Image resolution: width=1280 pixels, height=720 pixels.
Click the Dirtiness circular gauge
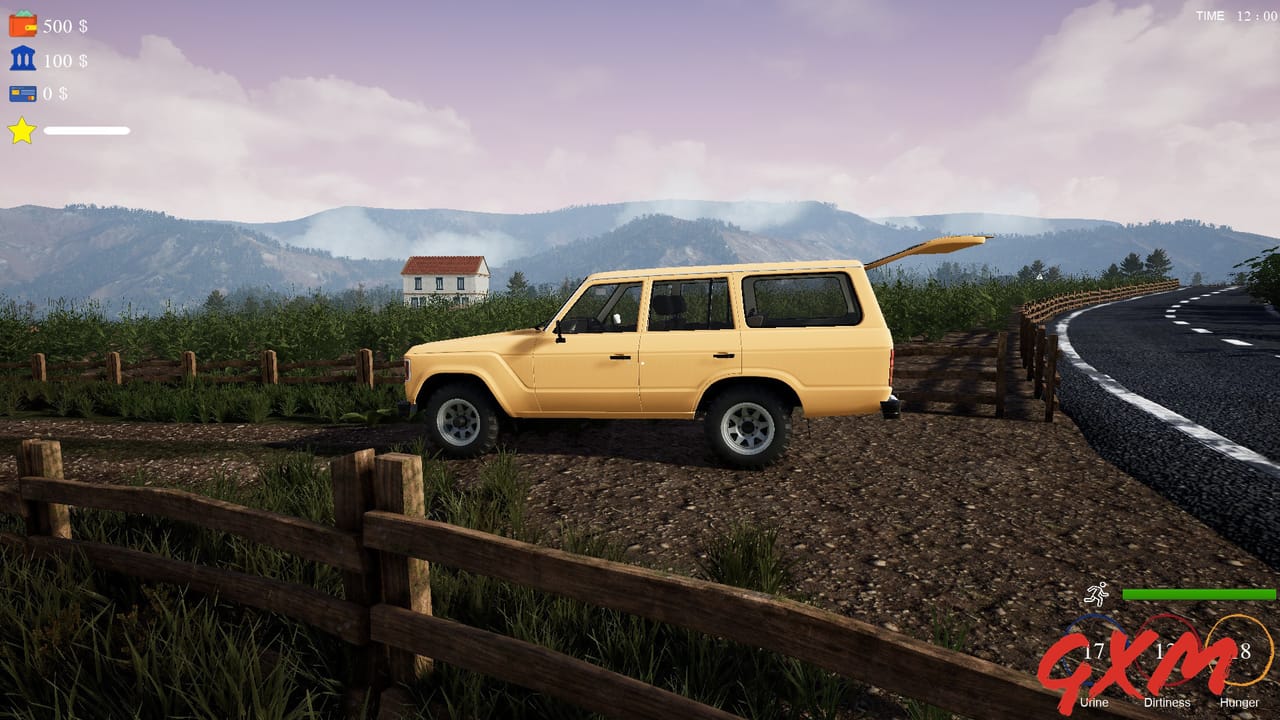tap(1168, 648)
